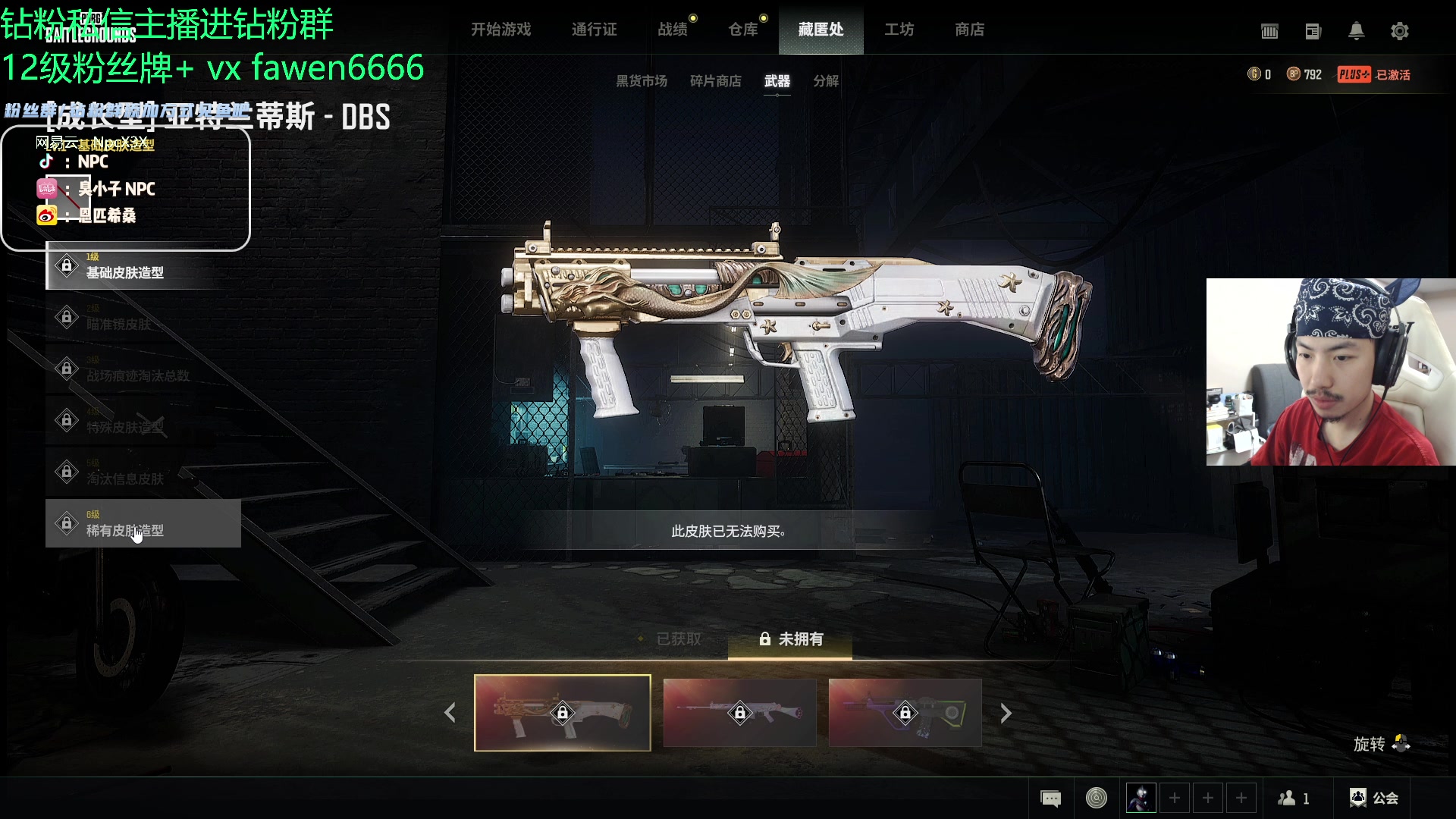Open the 公会 guild button
The width and height of the screenshot is (1456, 819).
(x=1374, y=799)
